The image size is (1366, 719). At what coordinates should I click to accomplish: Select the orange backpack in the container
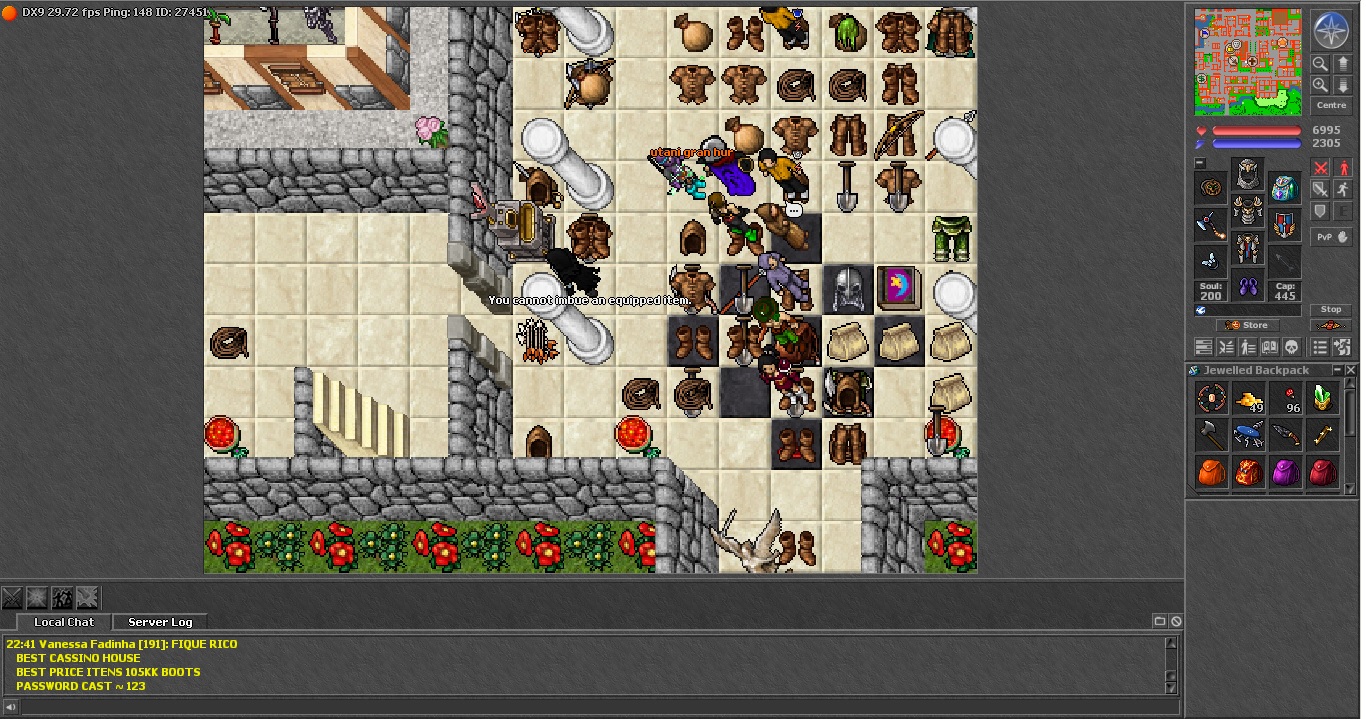1212,472
